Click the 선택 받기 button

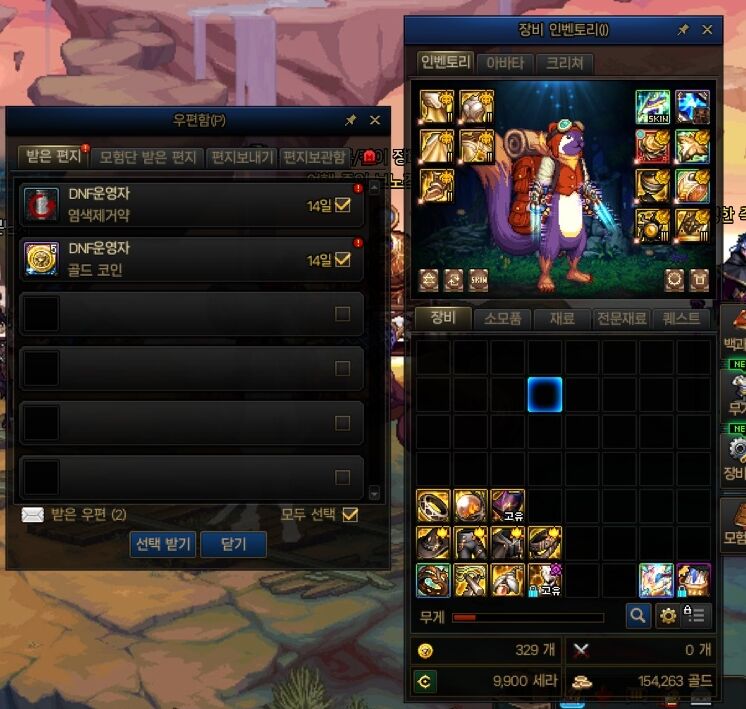coord(163,544)
